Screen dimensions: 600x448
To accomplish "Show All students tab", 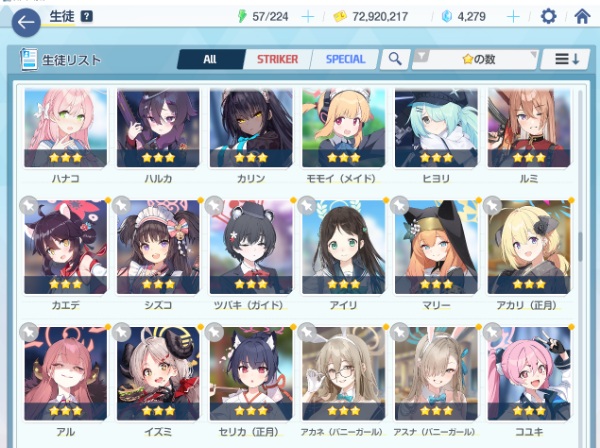I will click(x=210, y=59).
